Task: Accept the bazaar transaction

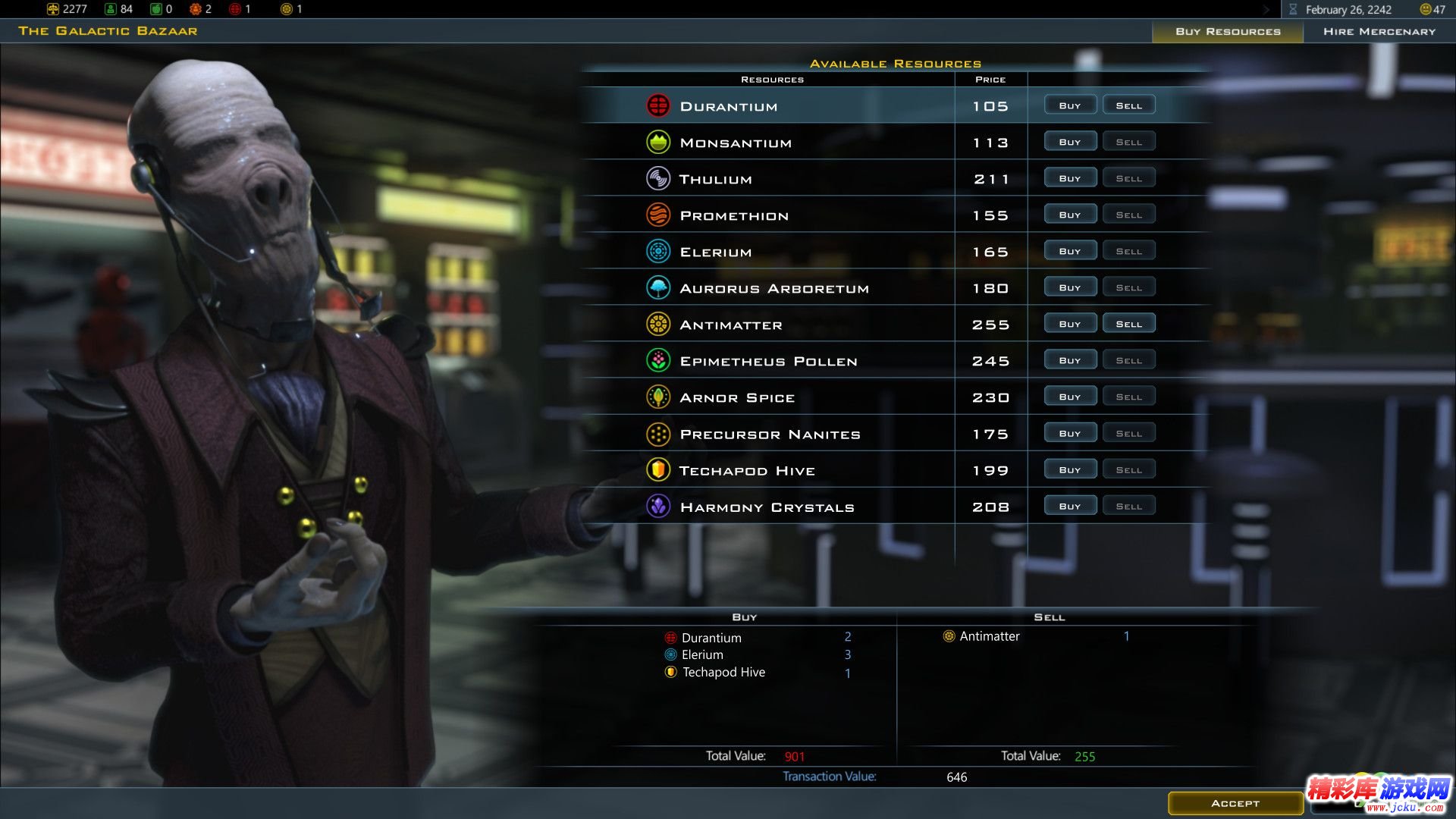Action: click(x=1235, y=803)
